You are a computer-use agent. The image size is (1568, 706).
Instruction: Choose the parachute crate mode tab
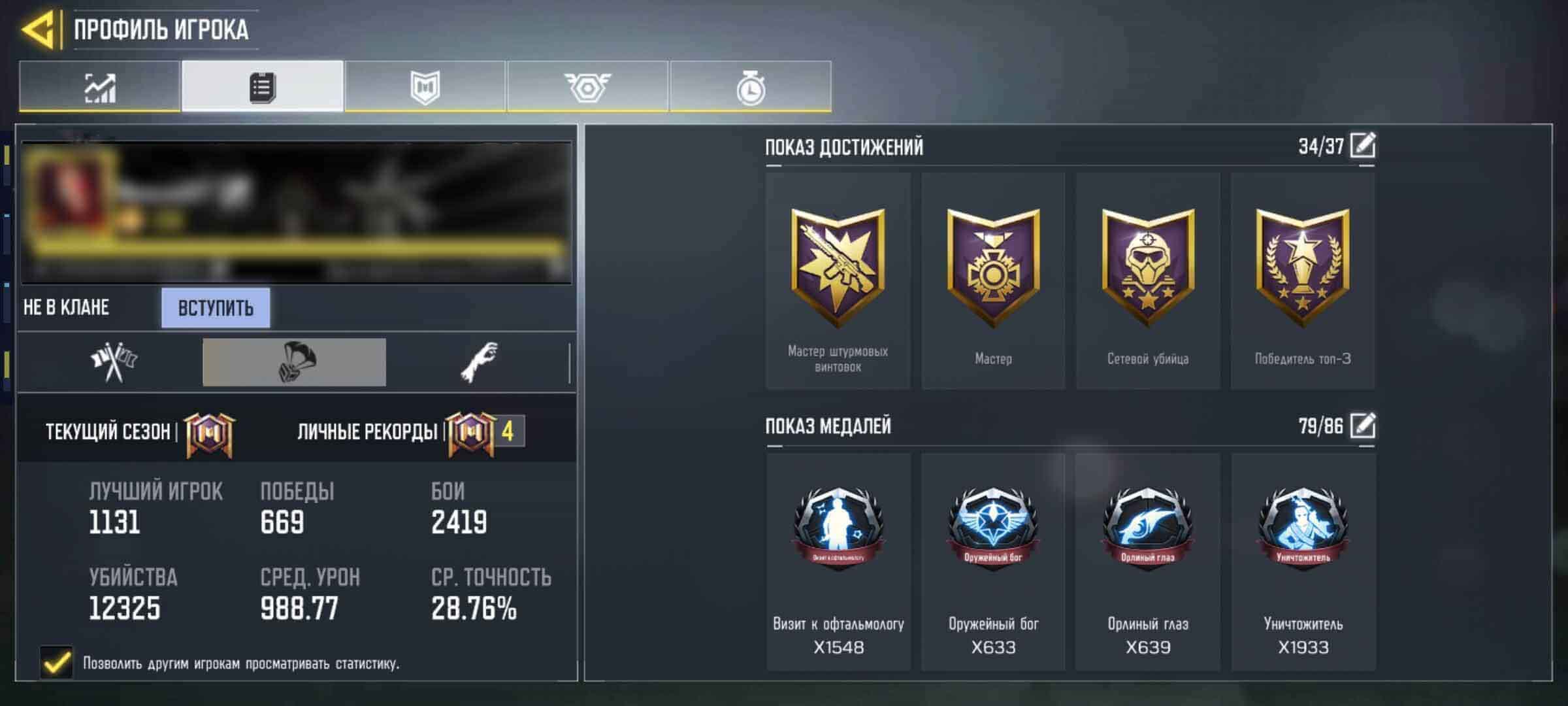click(x=294, y=362)
